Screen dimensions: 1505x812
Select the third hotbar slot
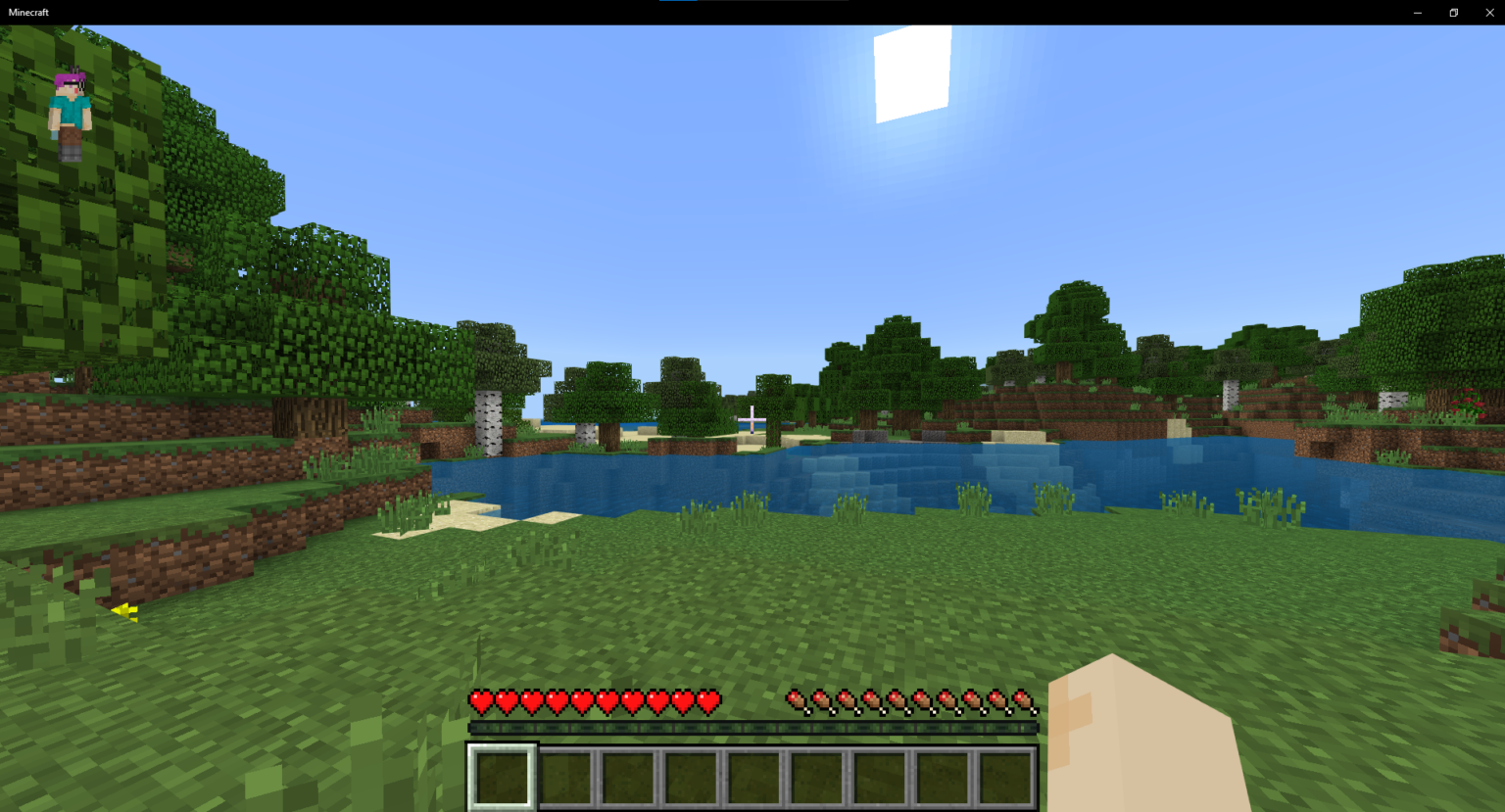626,778
